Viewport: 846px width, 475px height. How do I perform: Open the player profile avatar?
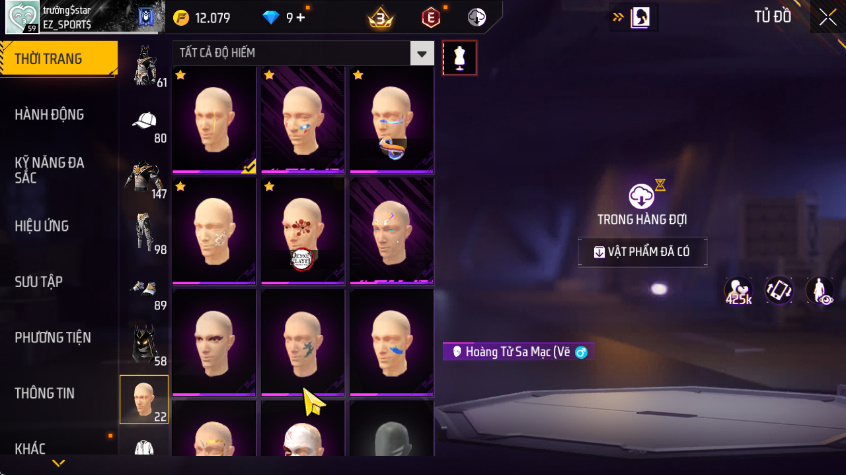[22, 17]
